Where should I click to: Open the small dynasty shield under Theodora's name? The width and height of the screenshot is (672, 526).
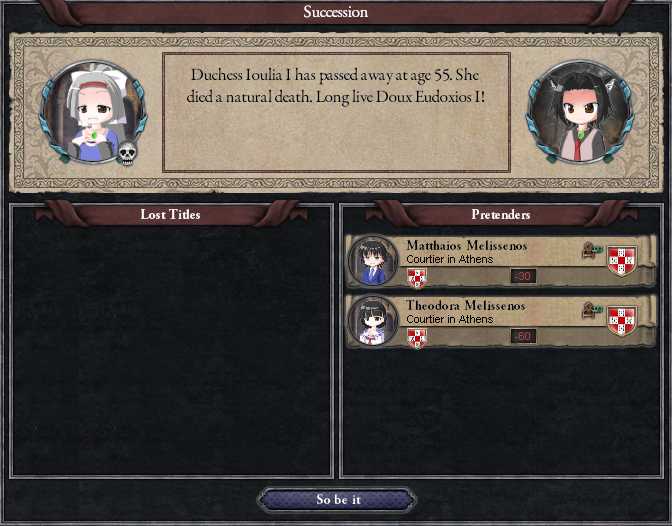click(417, 337)
